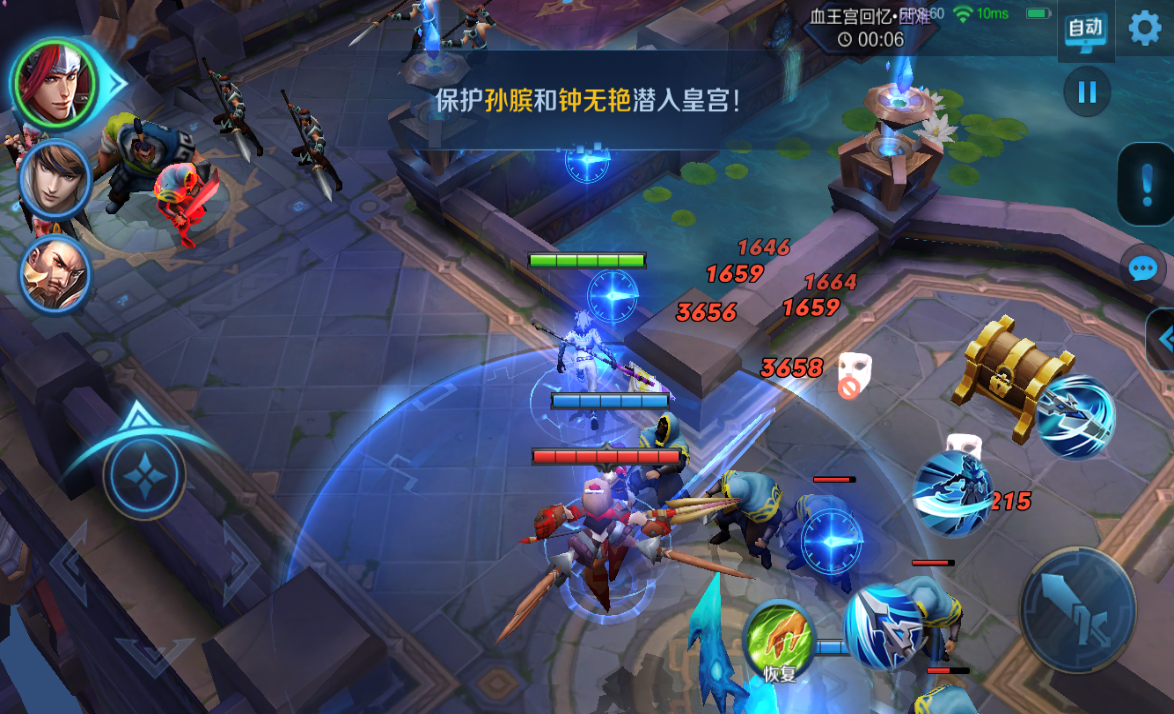The image size is (1174, 714).
Task: Expand the side panel arrow tab
Action: tap(1162, 340)
